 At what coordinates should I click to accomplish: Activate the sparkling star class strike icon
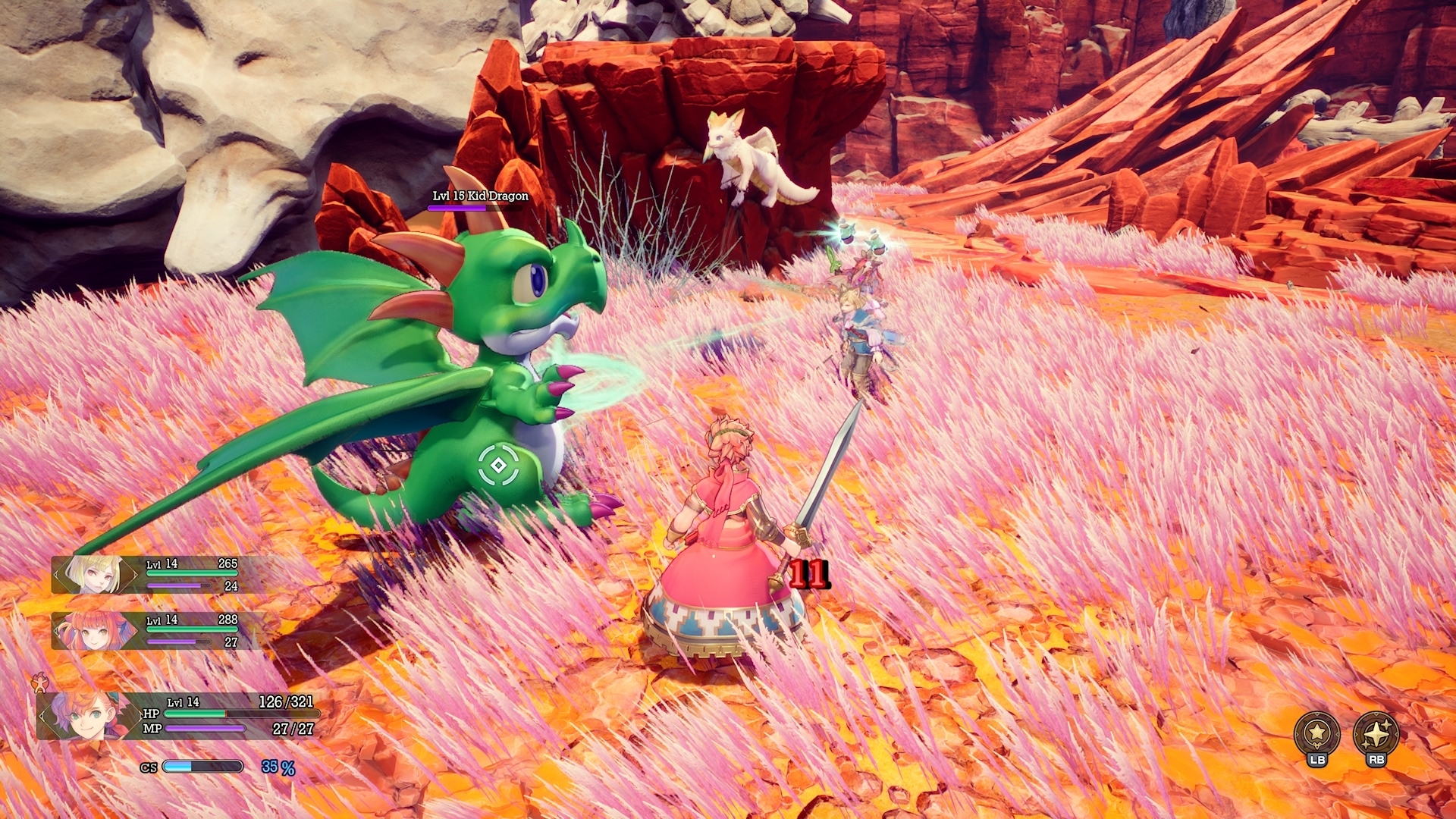pyautogui.click(x=1376, y=733)
